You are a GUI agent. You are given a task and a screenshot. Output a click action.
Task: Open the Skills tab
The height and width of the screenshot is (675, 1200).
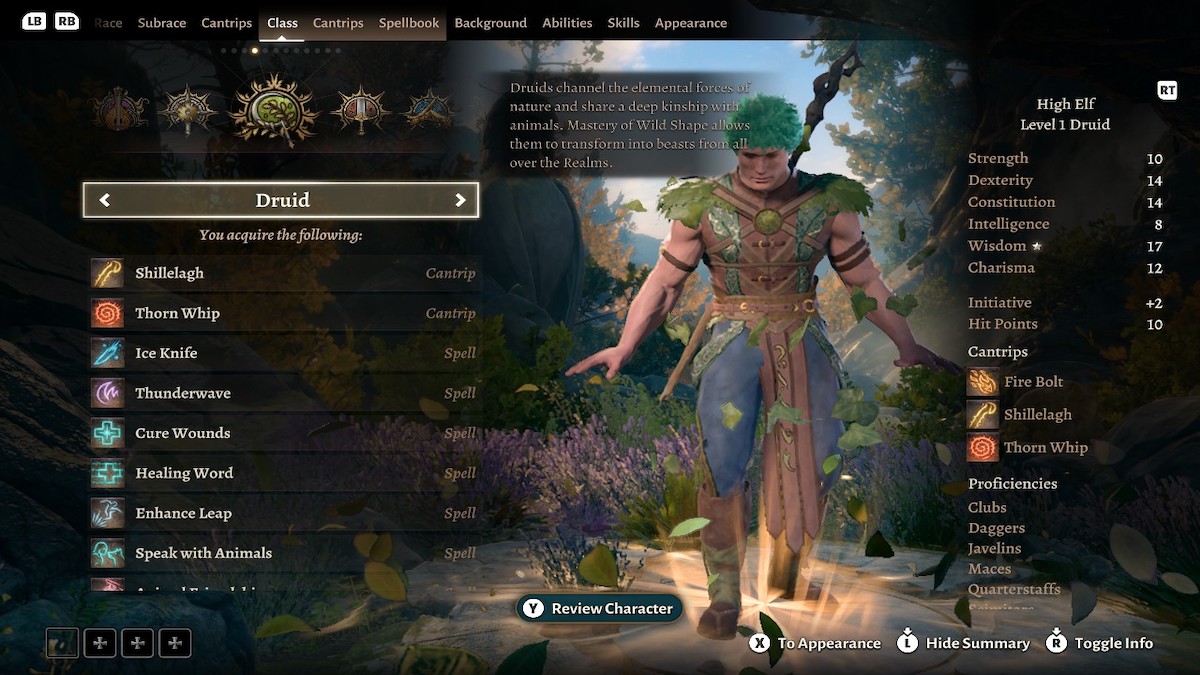[623, 23]
